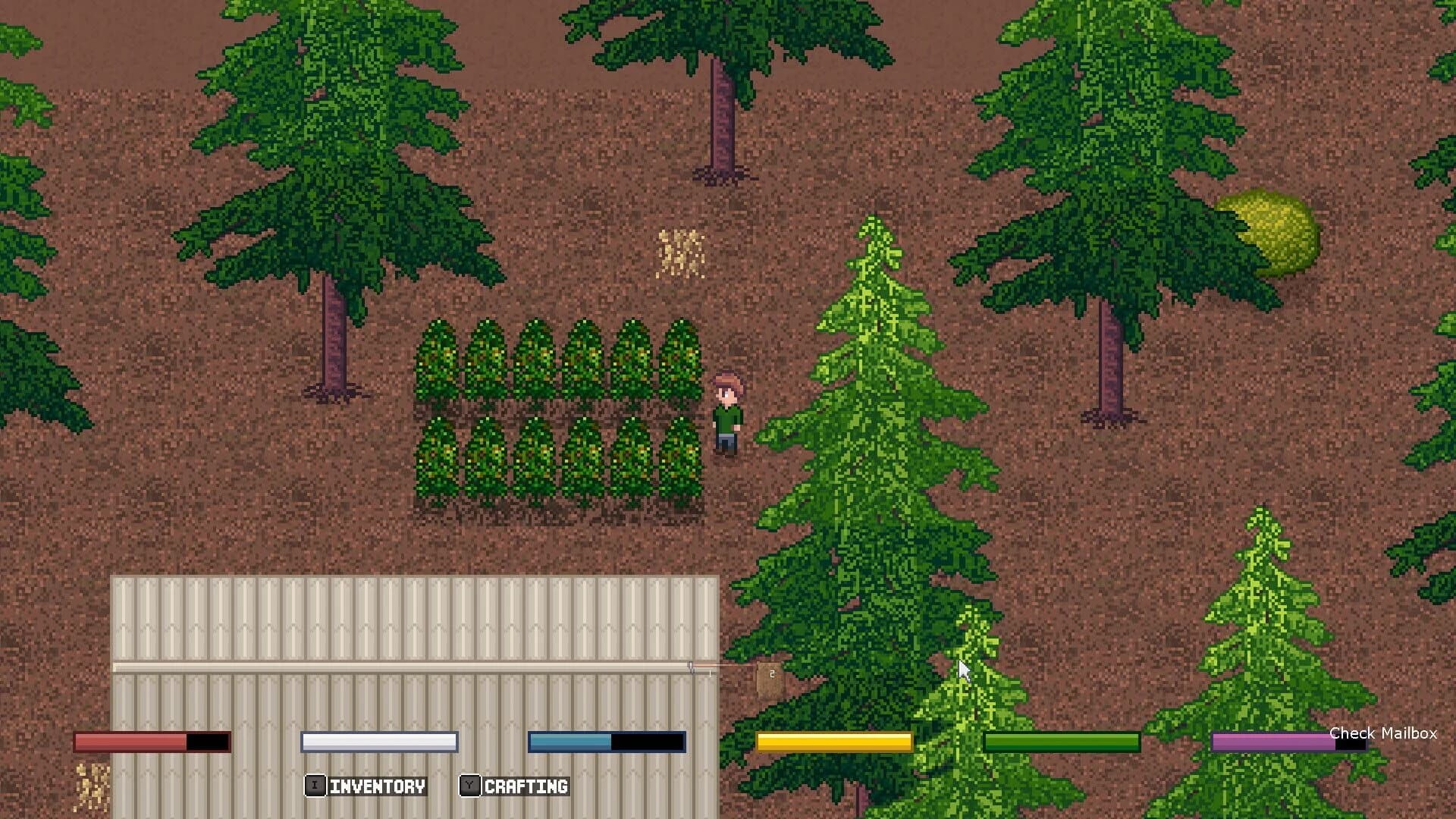This screenshot has width=1456, height=819.
Task: Click the straw pile above the crops
Action: pos(679,254)
